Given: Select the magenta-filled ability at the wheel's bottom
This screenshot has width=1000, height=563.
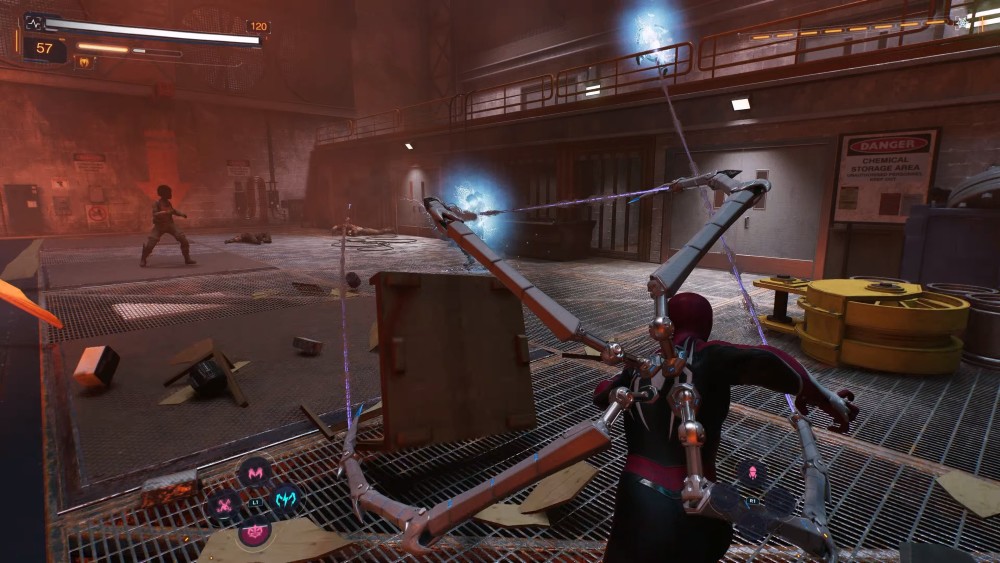Looking at the screenshot, I should pyautogui.click(x=254, y=531).
